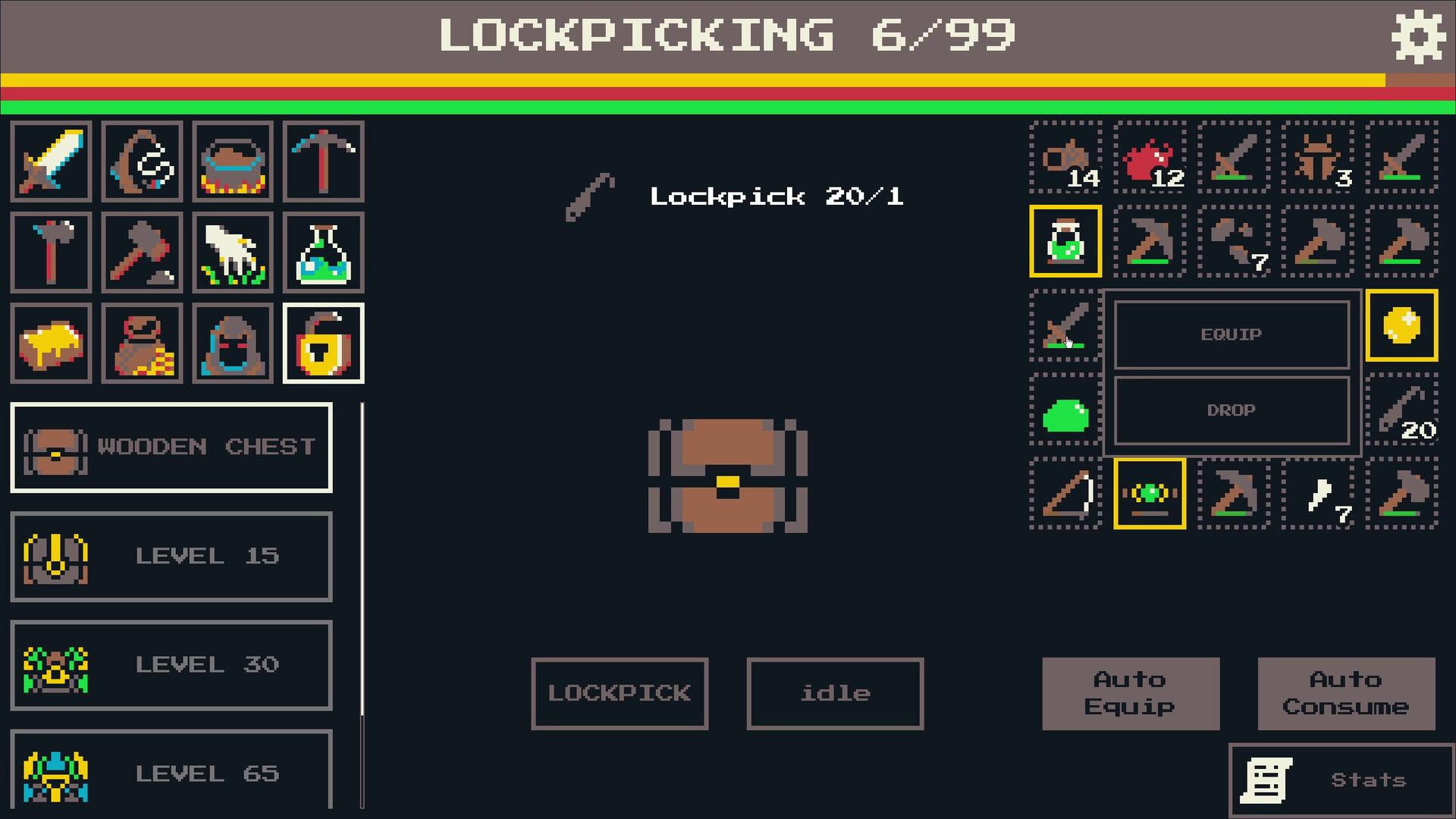Open the Mining pickaxe skill

coord(323,161)
